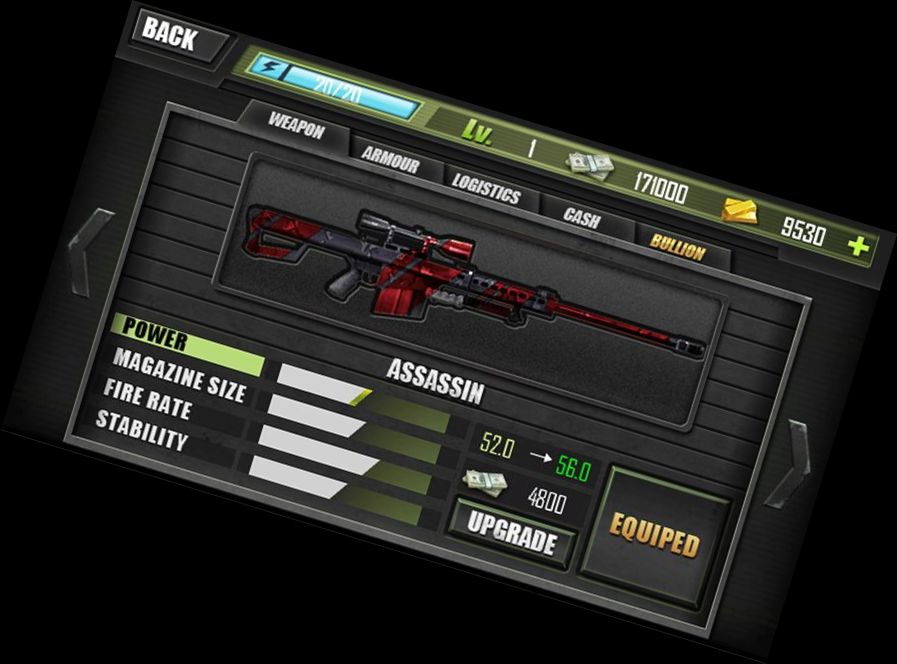The height and width of the screenshot is (664, 897).
Task: Open the Armour tab
Action: [x=390, y=158]
